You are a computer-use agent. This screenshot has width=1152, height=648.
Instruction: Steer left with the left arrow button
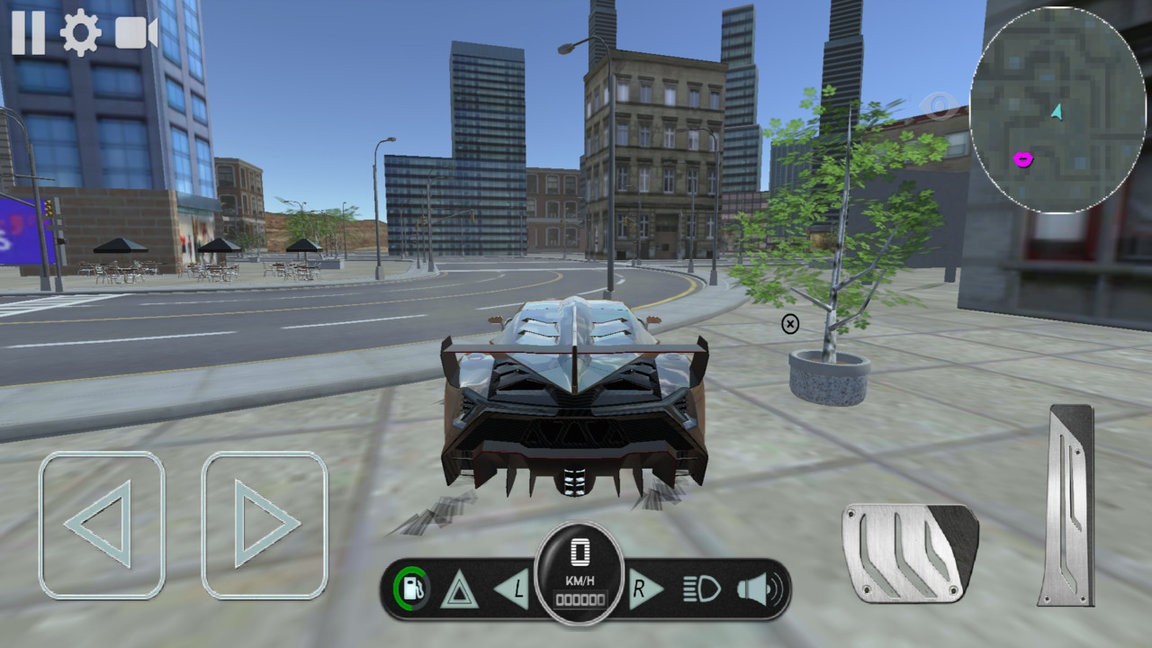(101, 524)
